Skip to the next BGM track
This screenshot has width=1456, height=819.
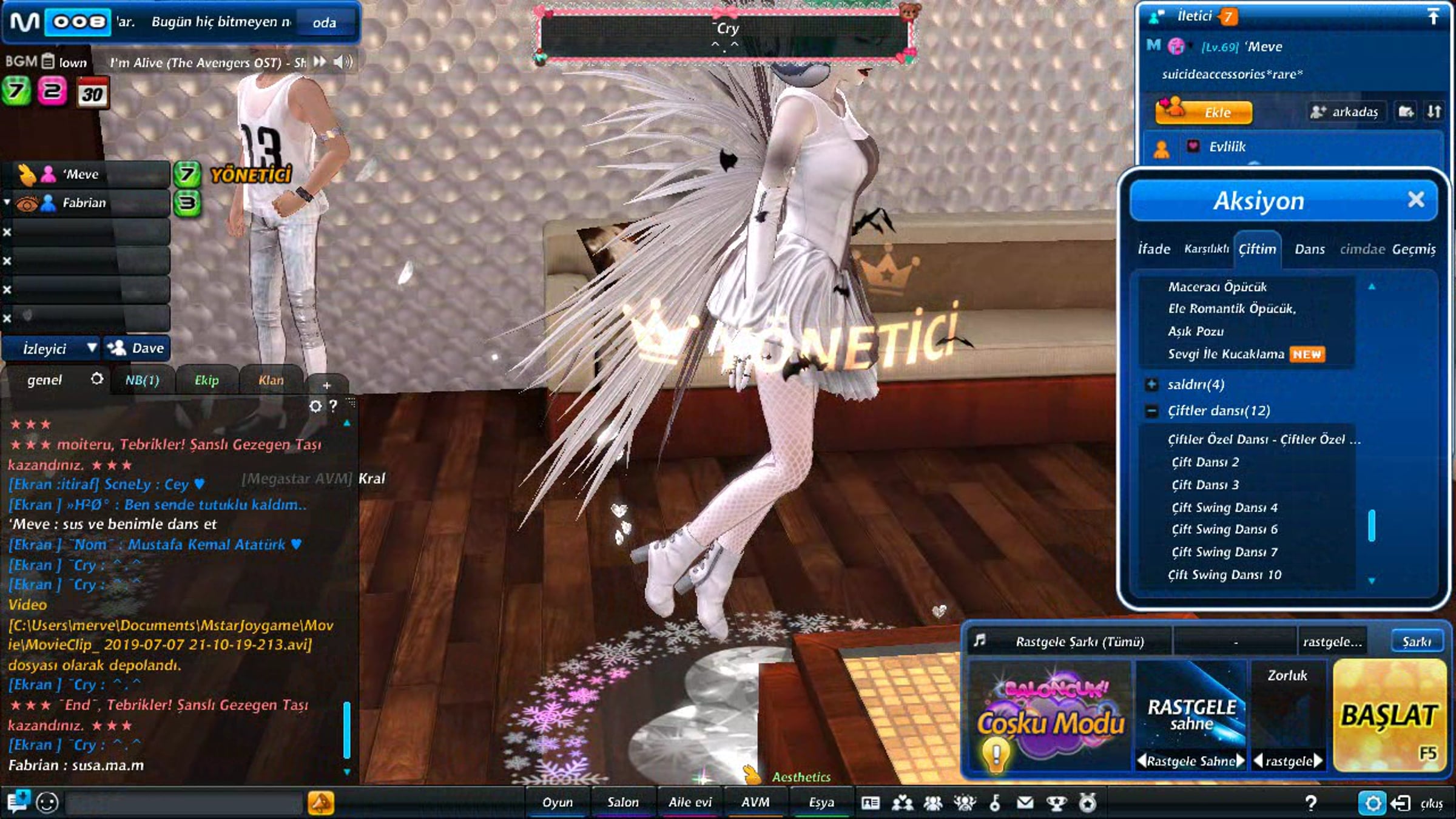pyautogui.click(x=320, y=62)
